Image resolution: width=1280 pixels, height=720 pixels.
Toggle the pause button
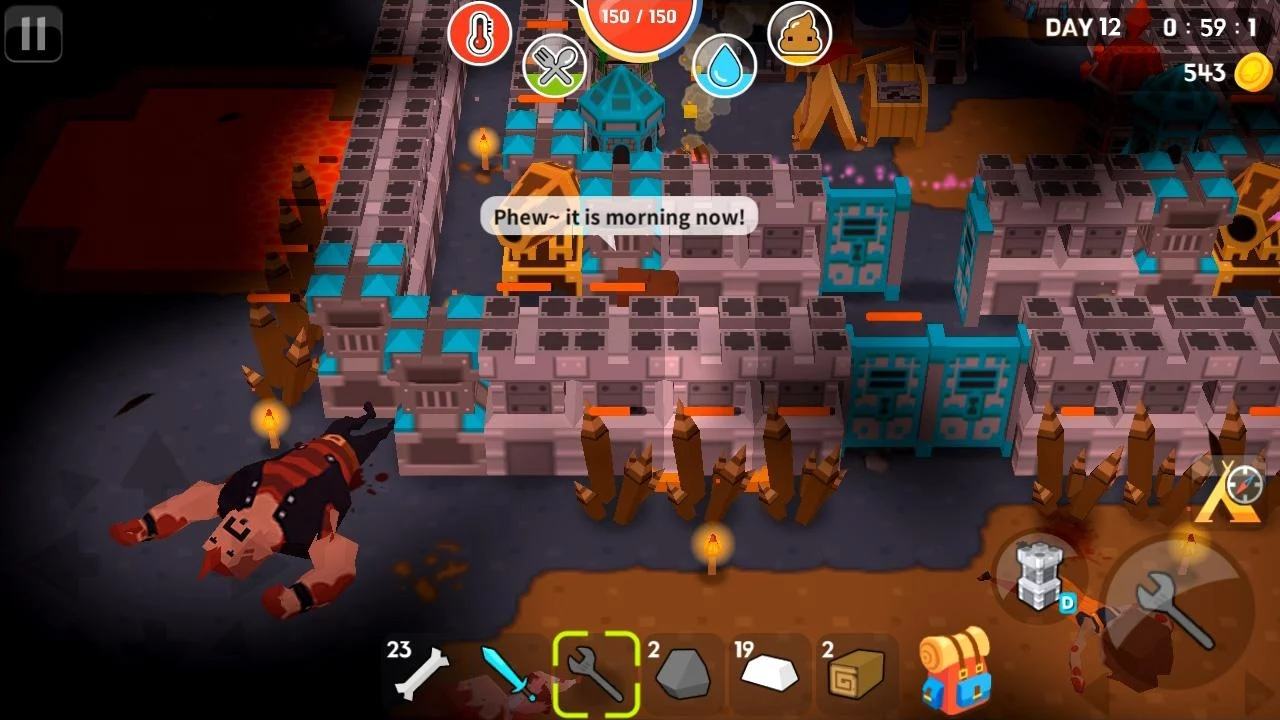coord(33,34)
